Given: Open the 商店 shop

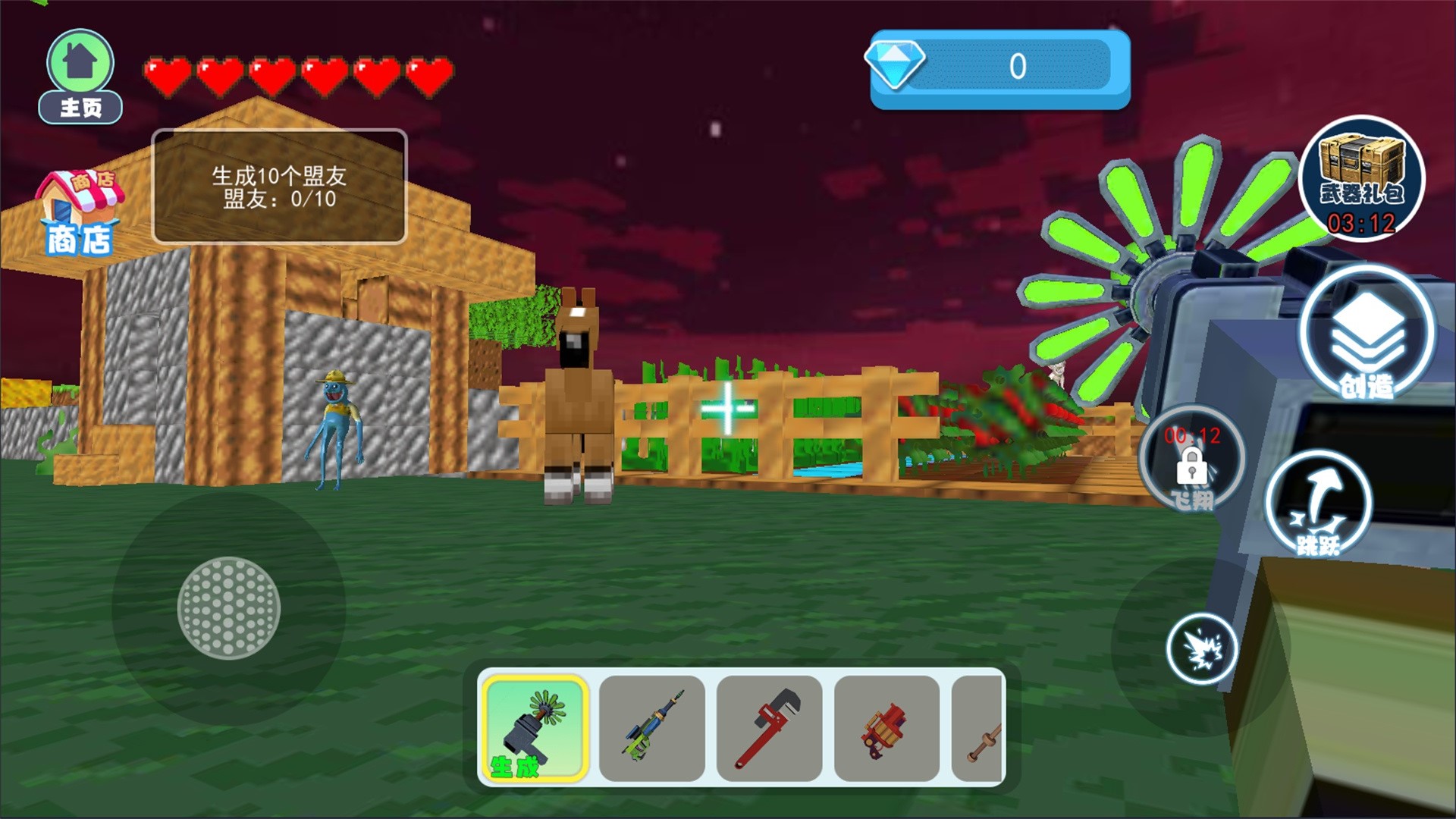Looking at the screenshot, I should click(x=79, y=214).
